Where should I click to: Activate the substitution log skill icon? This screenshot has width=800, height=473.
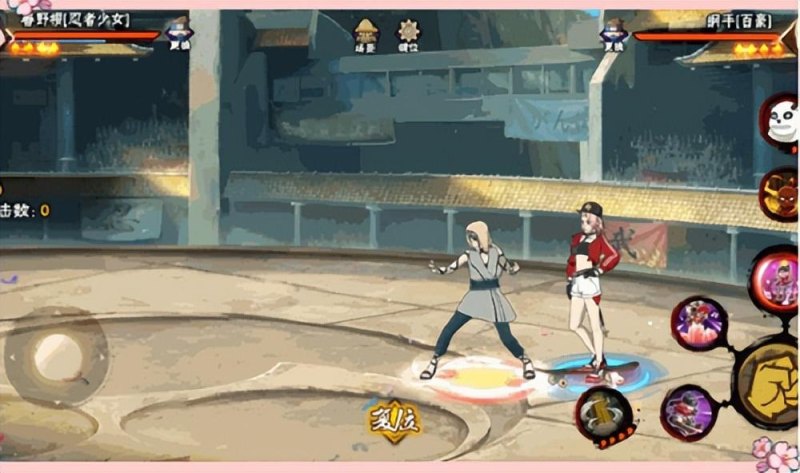(x=603, y=415)
